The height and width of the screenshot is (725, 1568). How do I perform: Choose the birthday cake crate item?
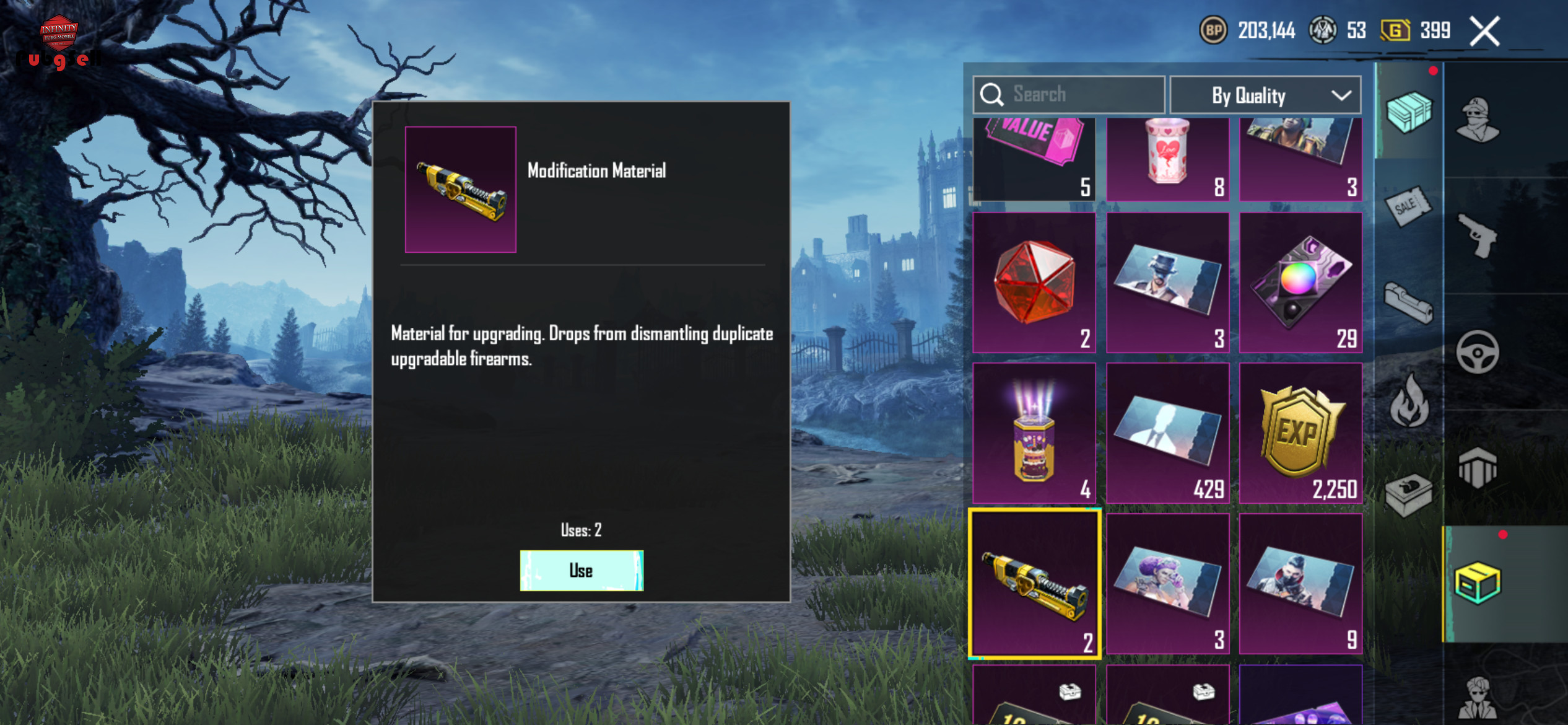coord(1034,433)
